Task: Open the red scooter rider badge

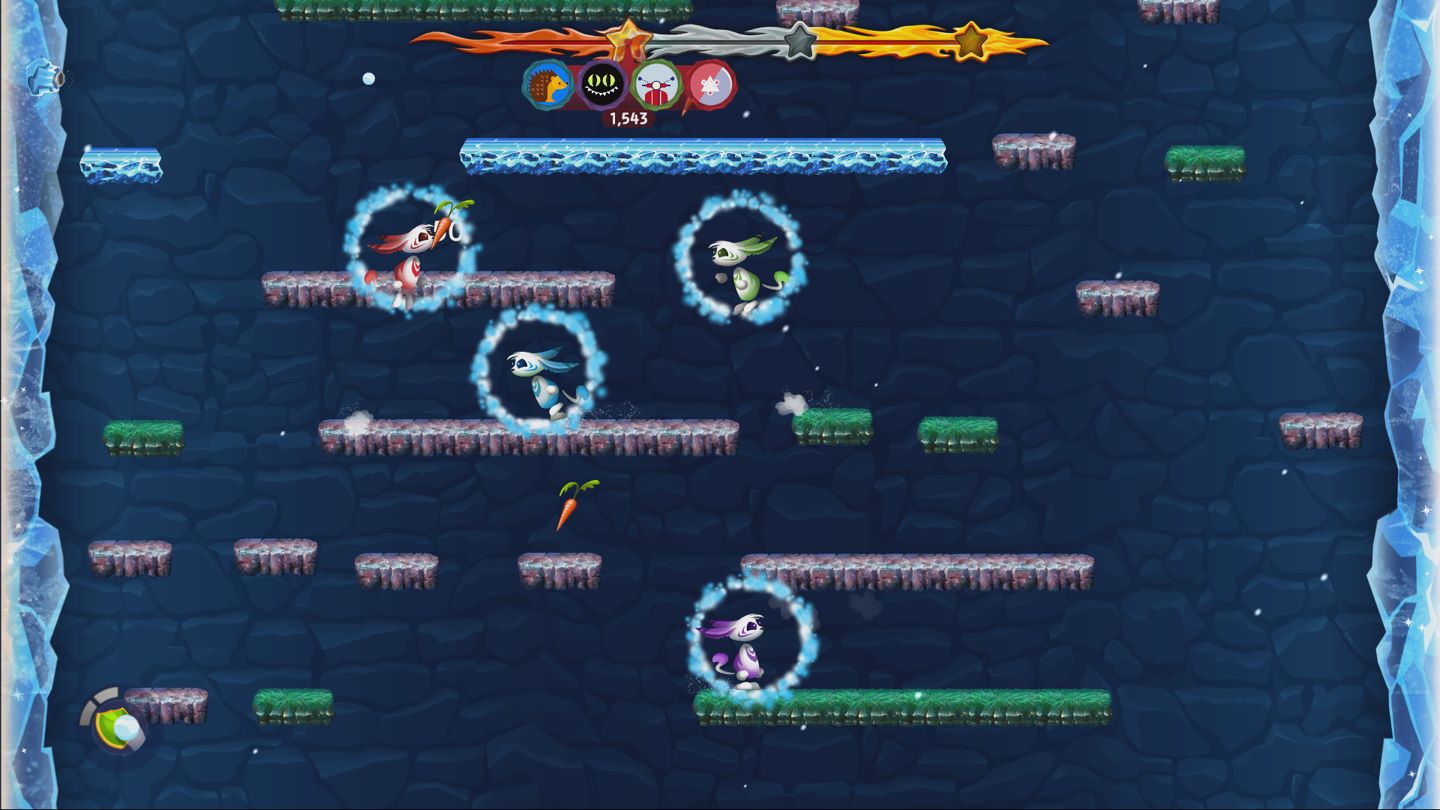Action: 657,85
